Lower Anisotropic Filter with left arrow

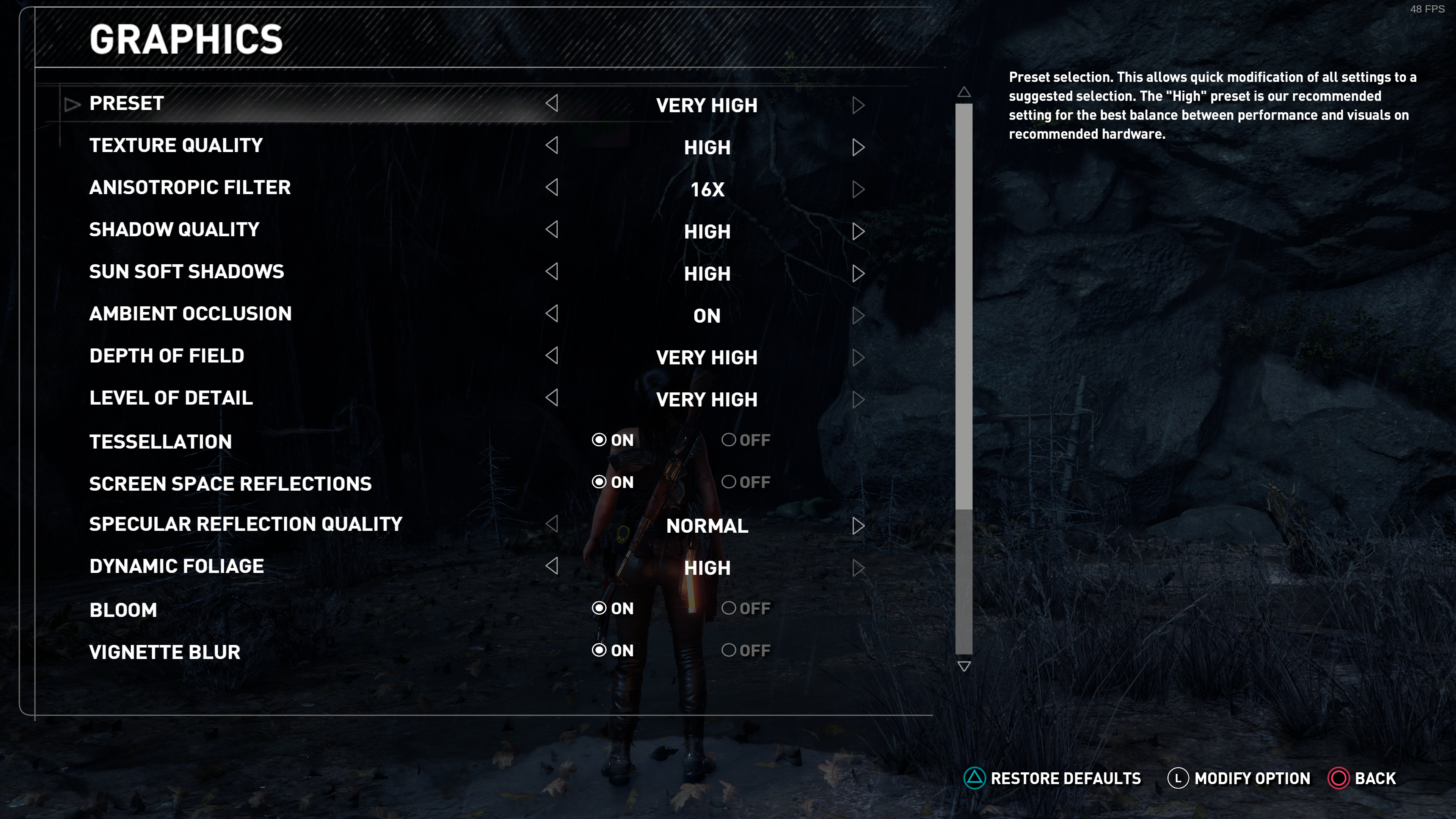tap(552, 188)
